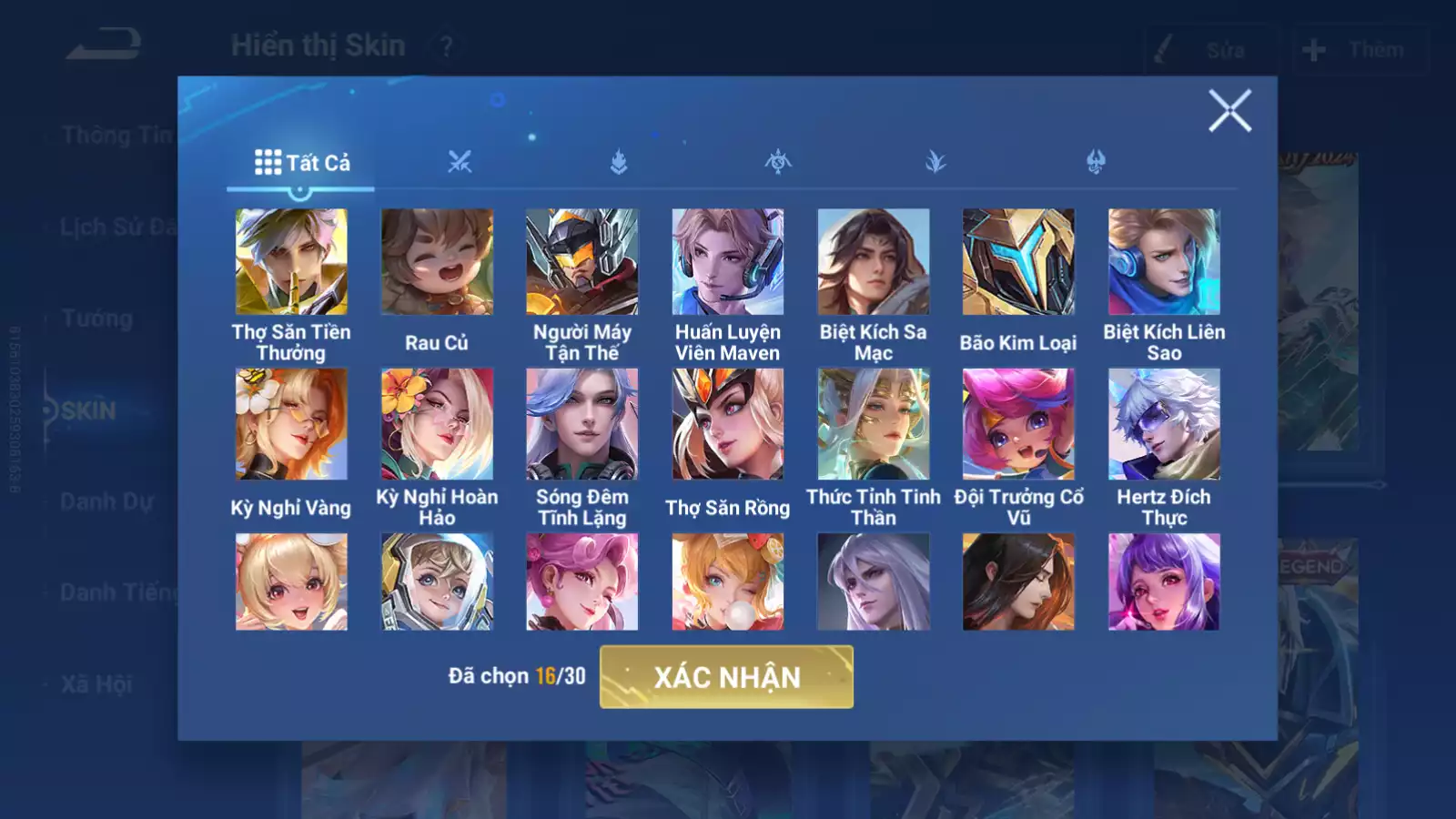
Task: Choose the Thức Tỉnh Tinh Thần skin
Action: (x=874, y=424)
